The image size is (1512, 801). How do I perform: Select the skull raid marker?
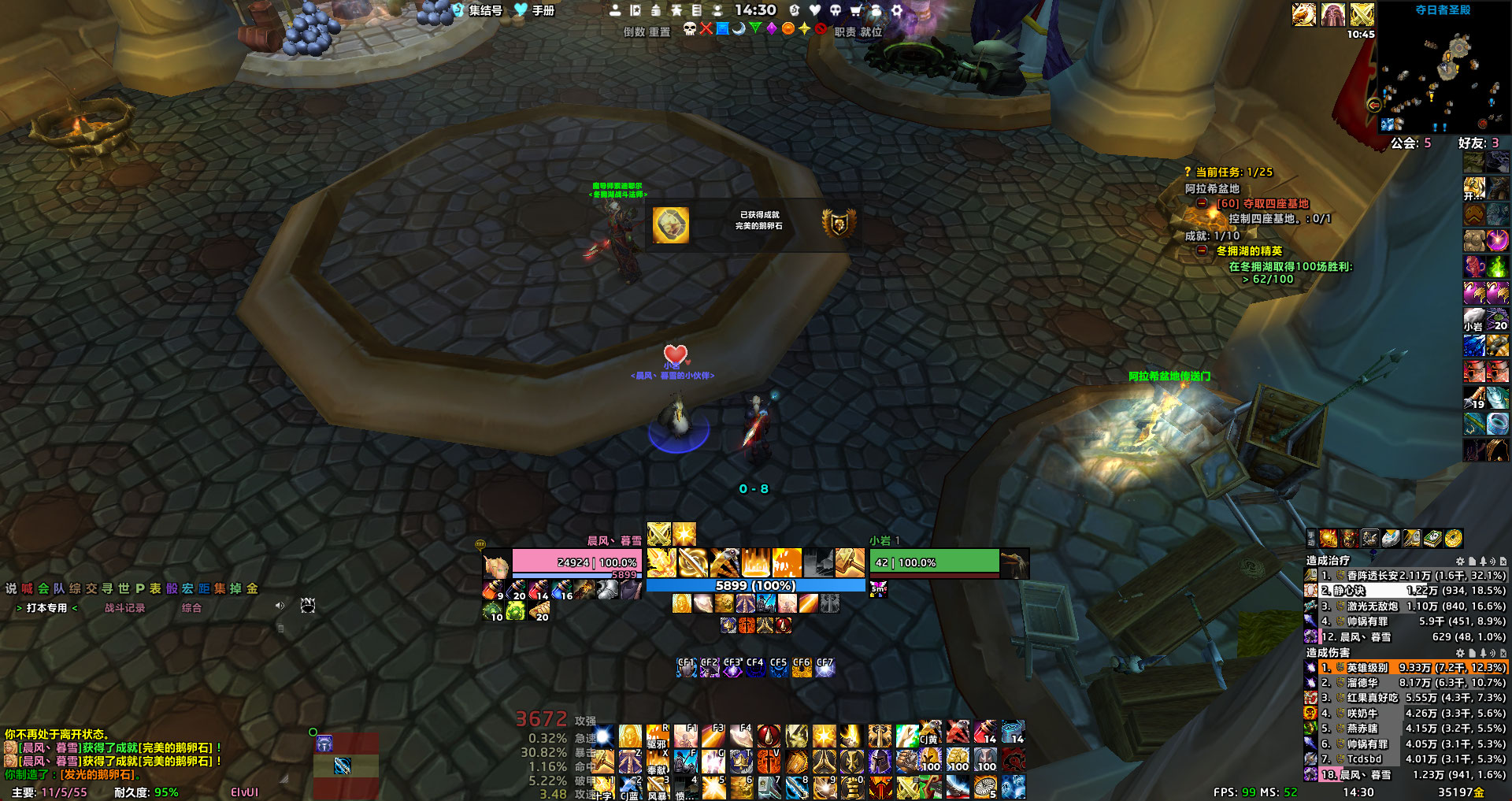pos(690,29)
